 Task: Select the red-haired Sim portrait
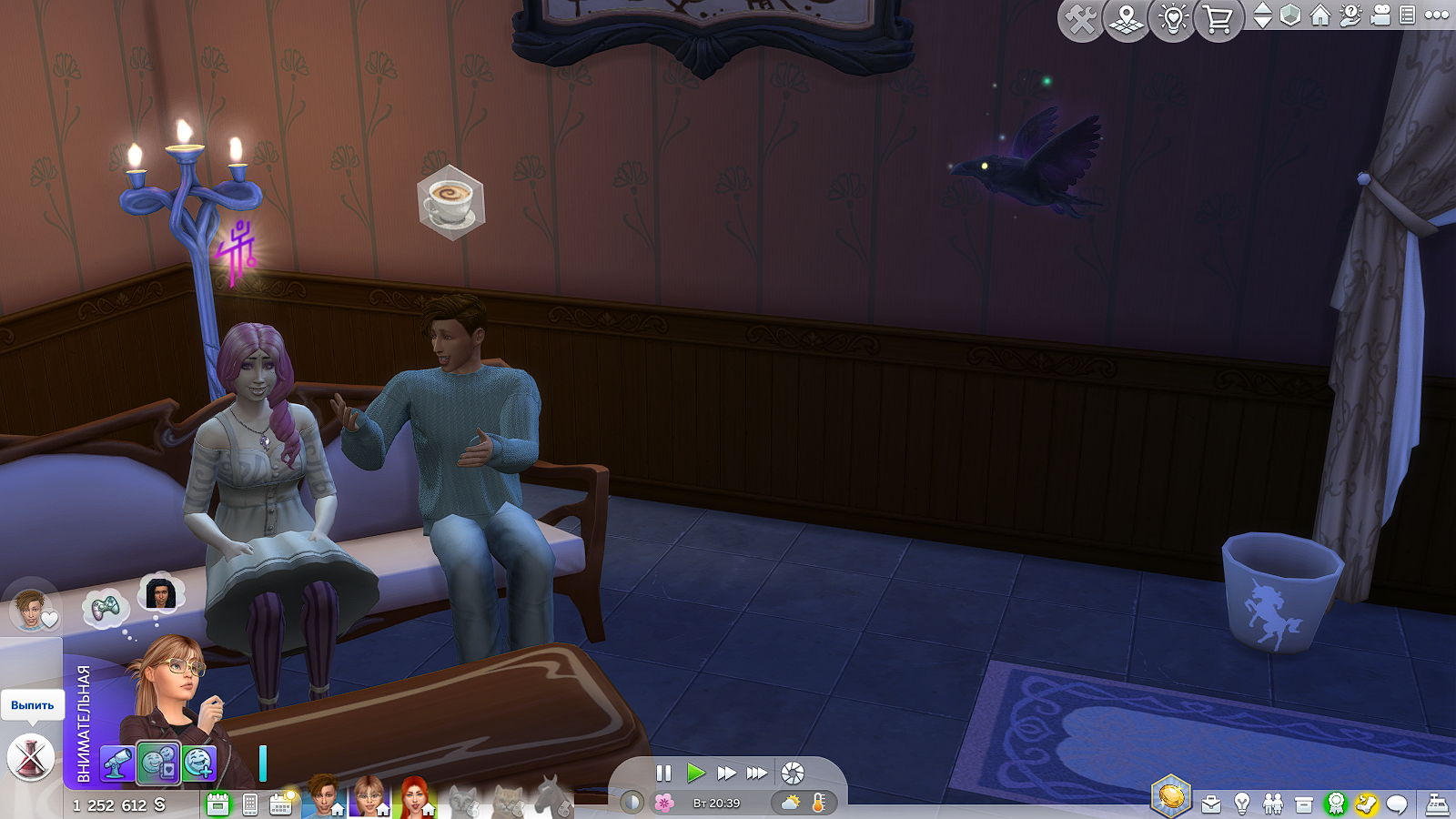414,797
